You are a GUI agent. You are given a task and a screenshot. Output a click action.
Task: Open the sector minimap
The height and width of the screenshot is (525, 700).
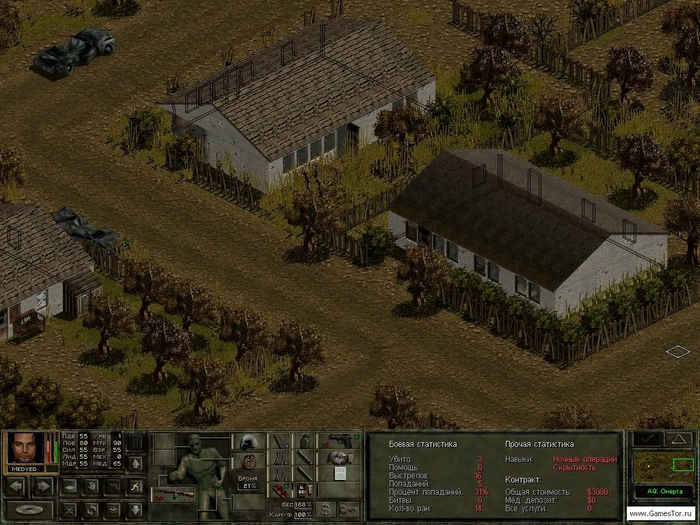(x=662, y=467)
